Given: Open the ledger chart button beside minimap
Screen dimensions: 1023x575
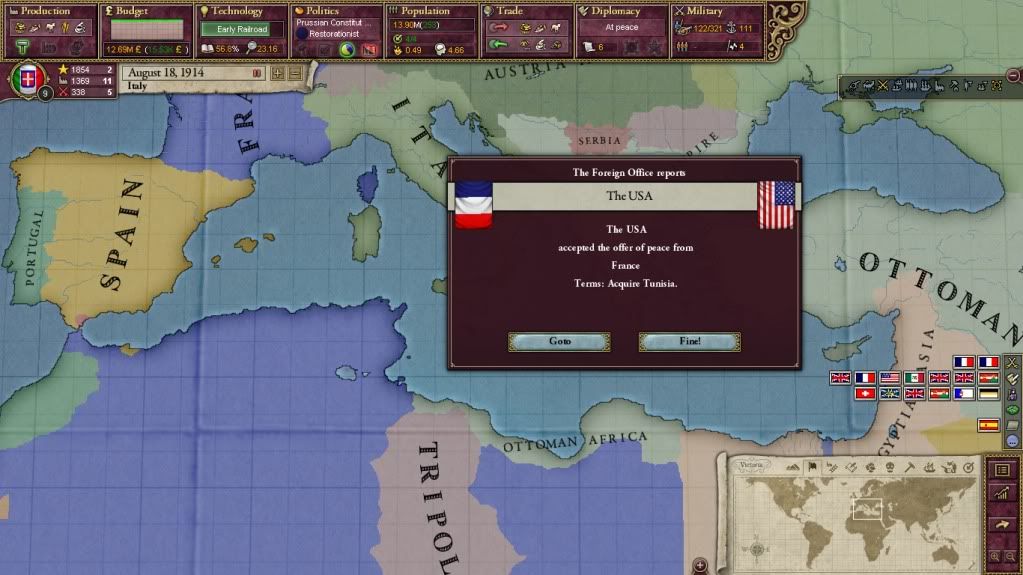Looking at the screenshot, I should click(x=999, y=494).
